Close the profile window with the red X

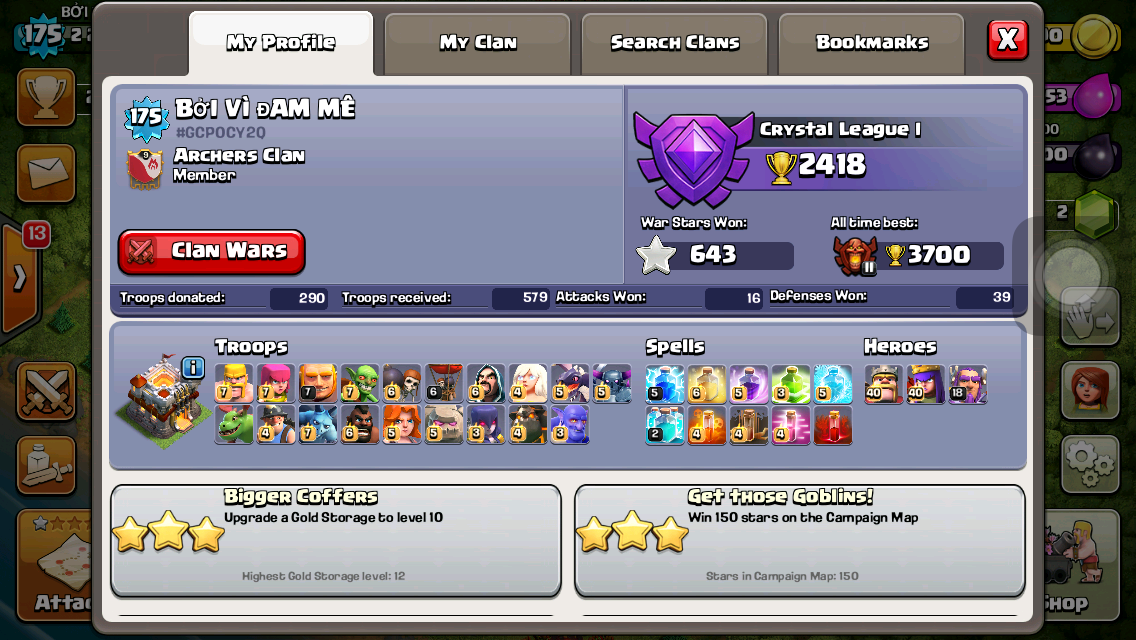pyautogui.click(x=1007, y=40)
